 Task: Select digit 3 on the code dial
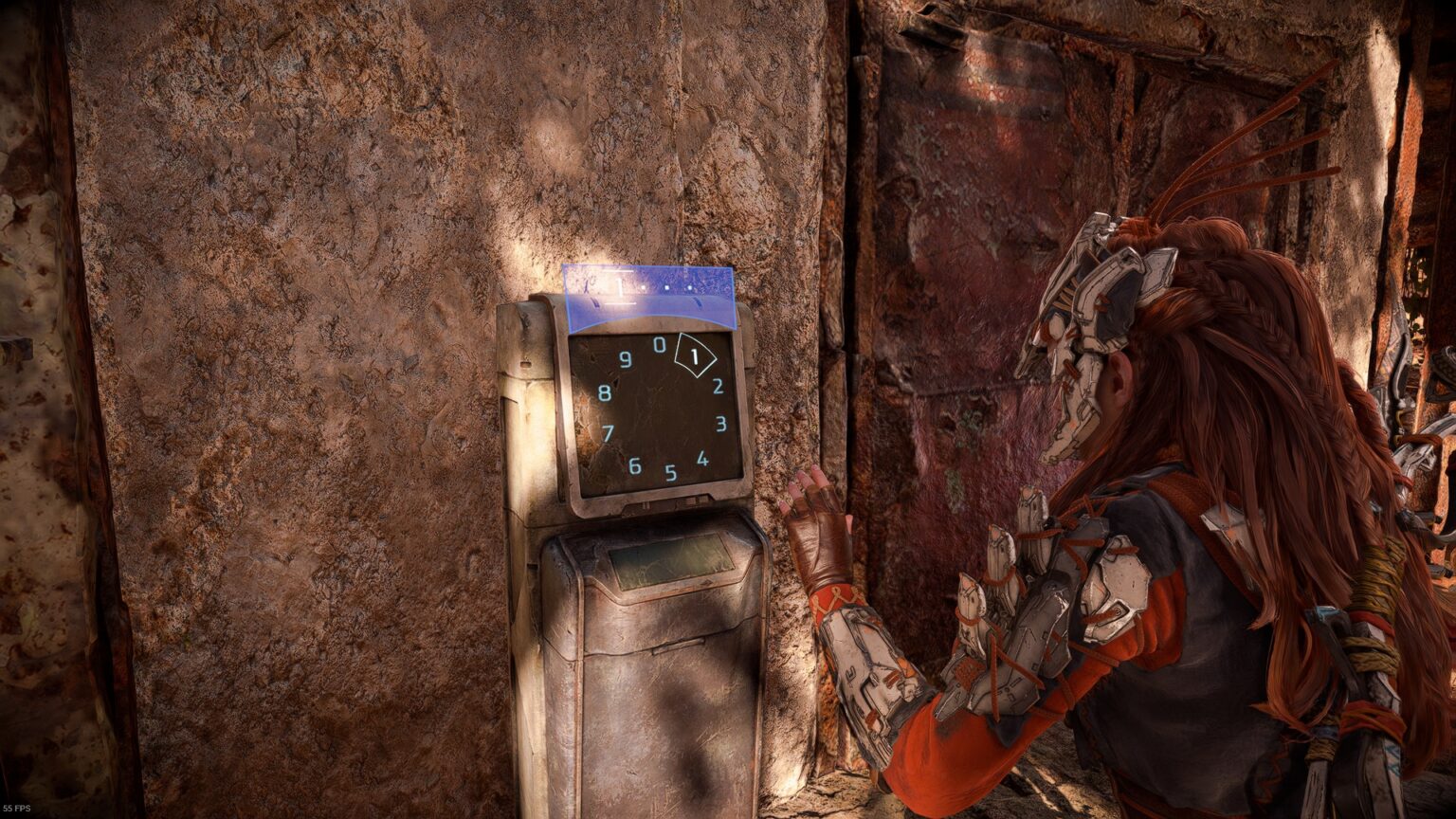point(721,422)
